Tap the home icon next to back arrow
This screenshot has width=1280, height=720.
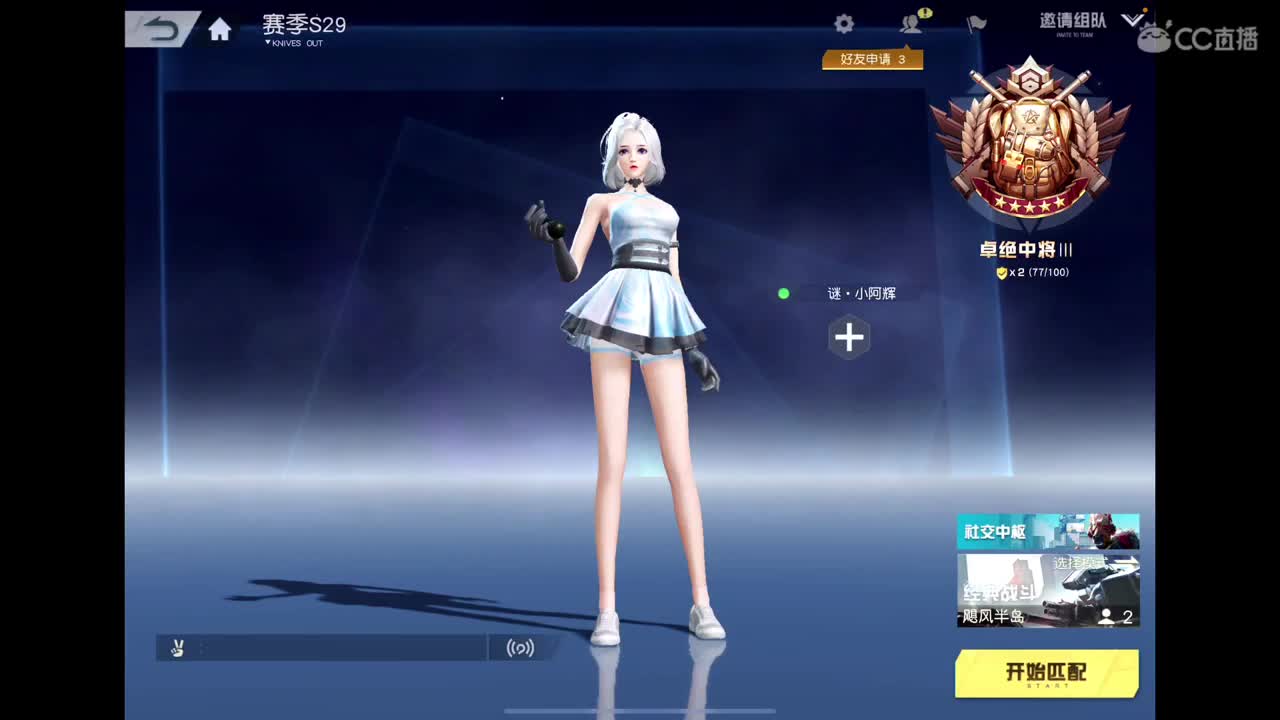[220, 29]
